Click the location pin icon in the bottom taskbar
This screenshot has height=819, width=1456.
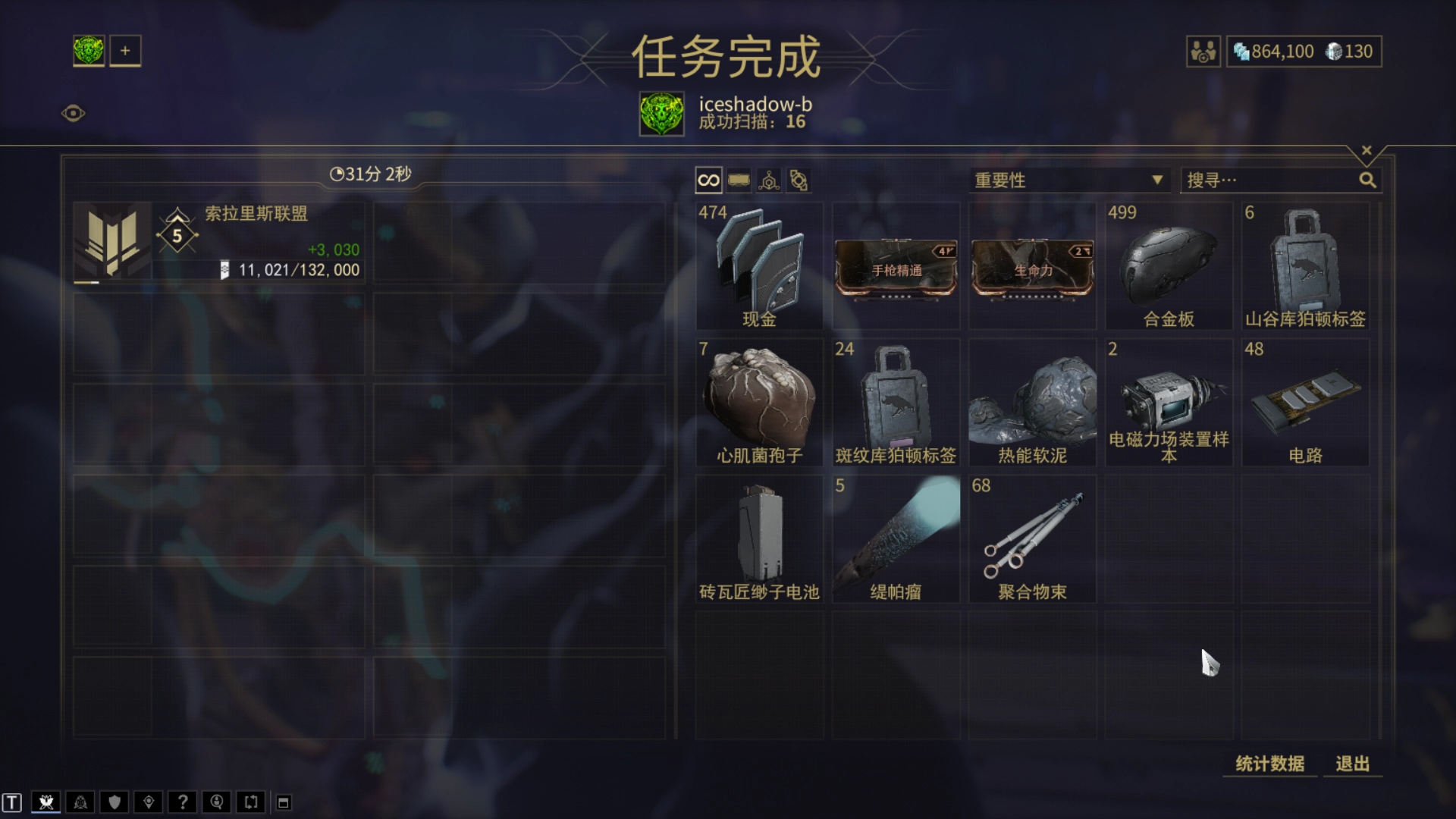pyautogui.click(x=148, y=802)
